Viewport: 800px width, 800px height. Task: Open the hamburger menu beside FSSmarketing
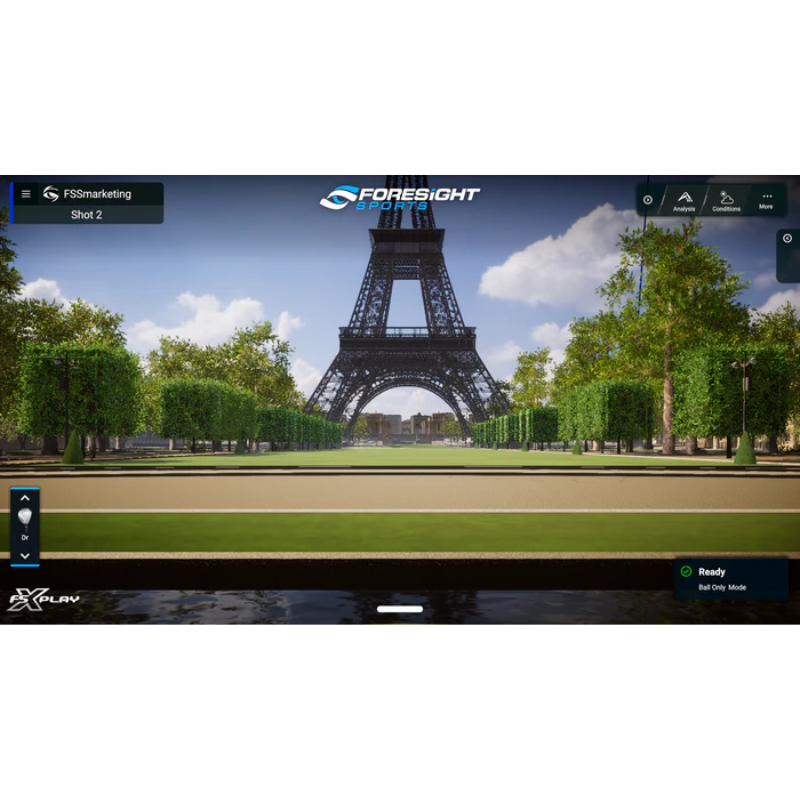(x=26, y=194)
